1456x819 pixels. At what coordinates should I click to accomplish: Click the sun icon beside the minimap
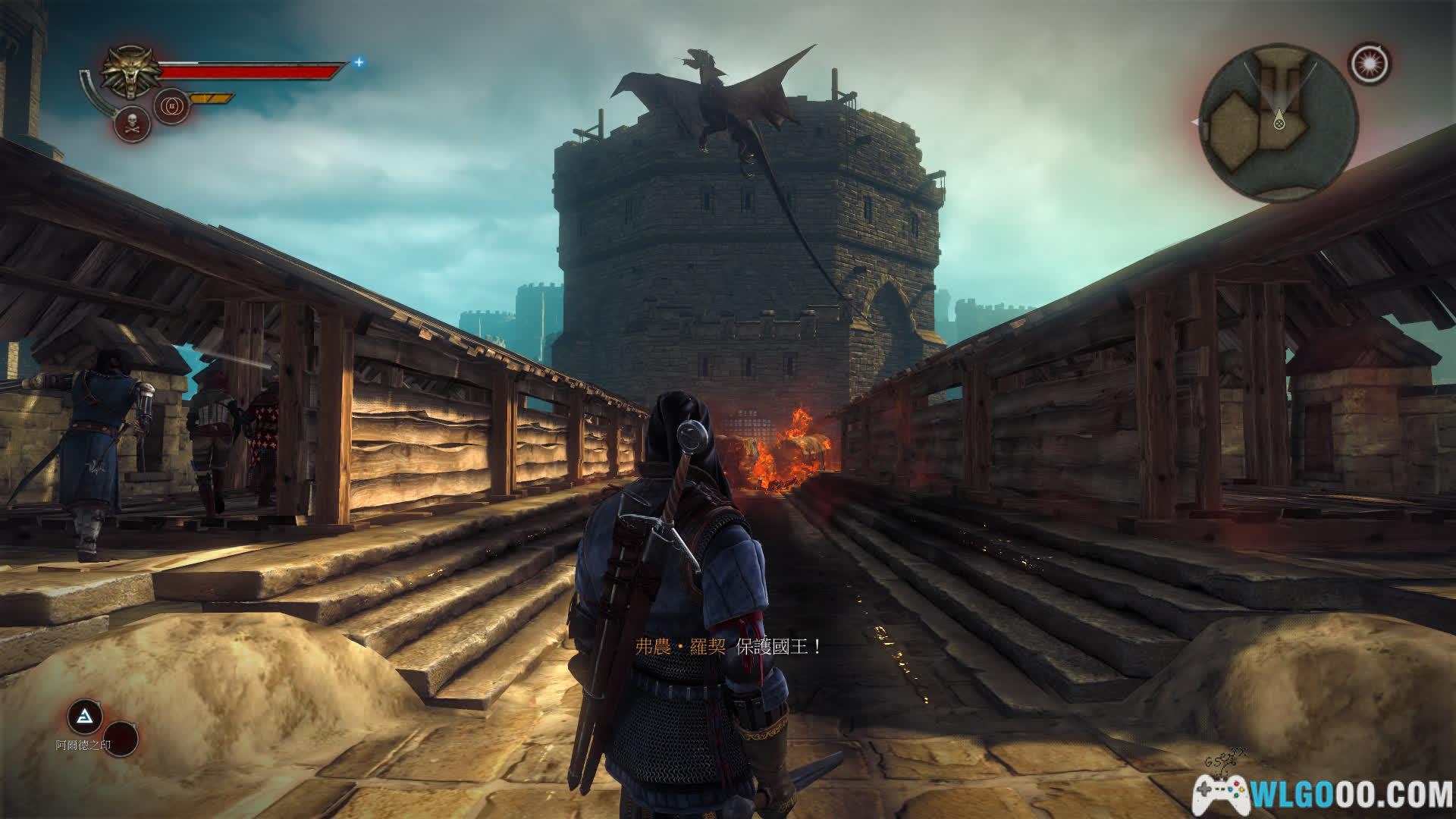point(1370,63)
